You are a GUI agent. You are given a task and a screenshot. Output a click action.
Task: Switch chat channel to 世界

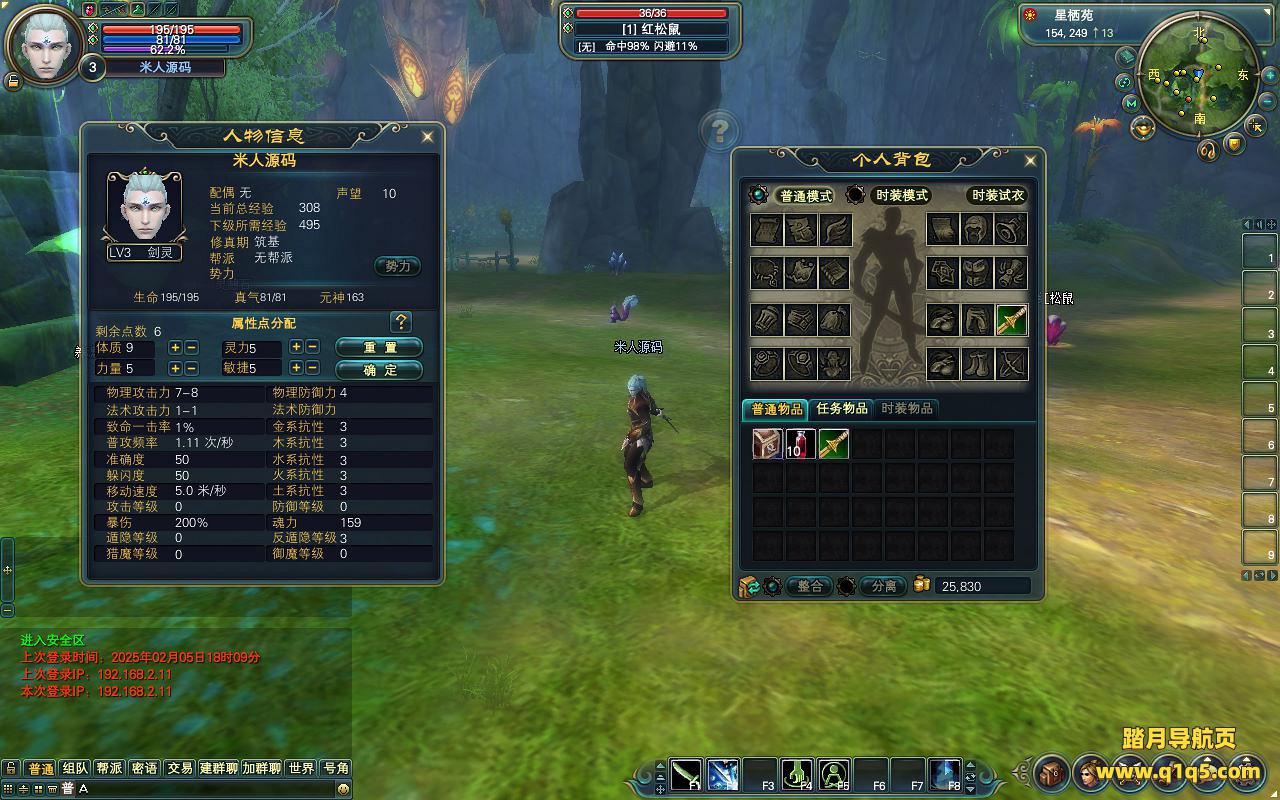pyautogui.click(x=301, y=768)
